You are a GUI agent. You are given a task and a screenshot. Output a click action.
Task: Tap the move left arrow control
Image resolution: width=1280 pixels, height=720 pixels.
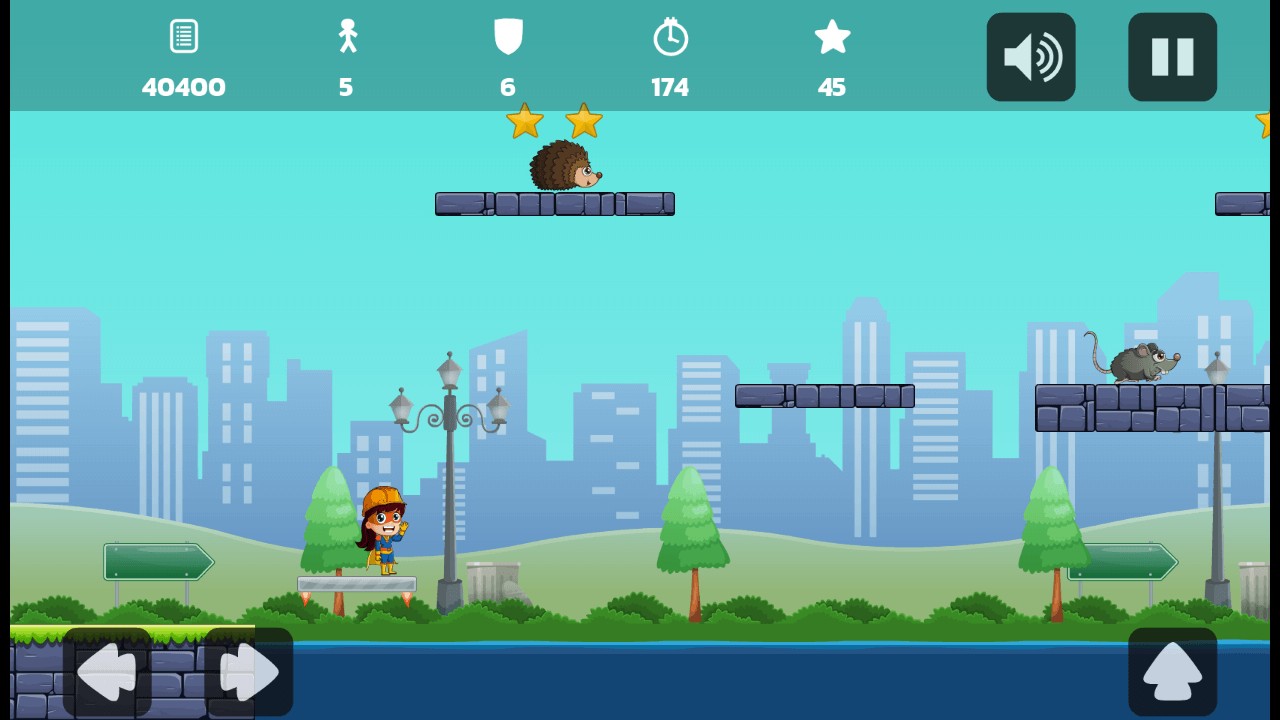[x=107, y=672]
